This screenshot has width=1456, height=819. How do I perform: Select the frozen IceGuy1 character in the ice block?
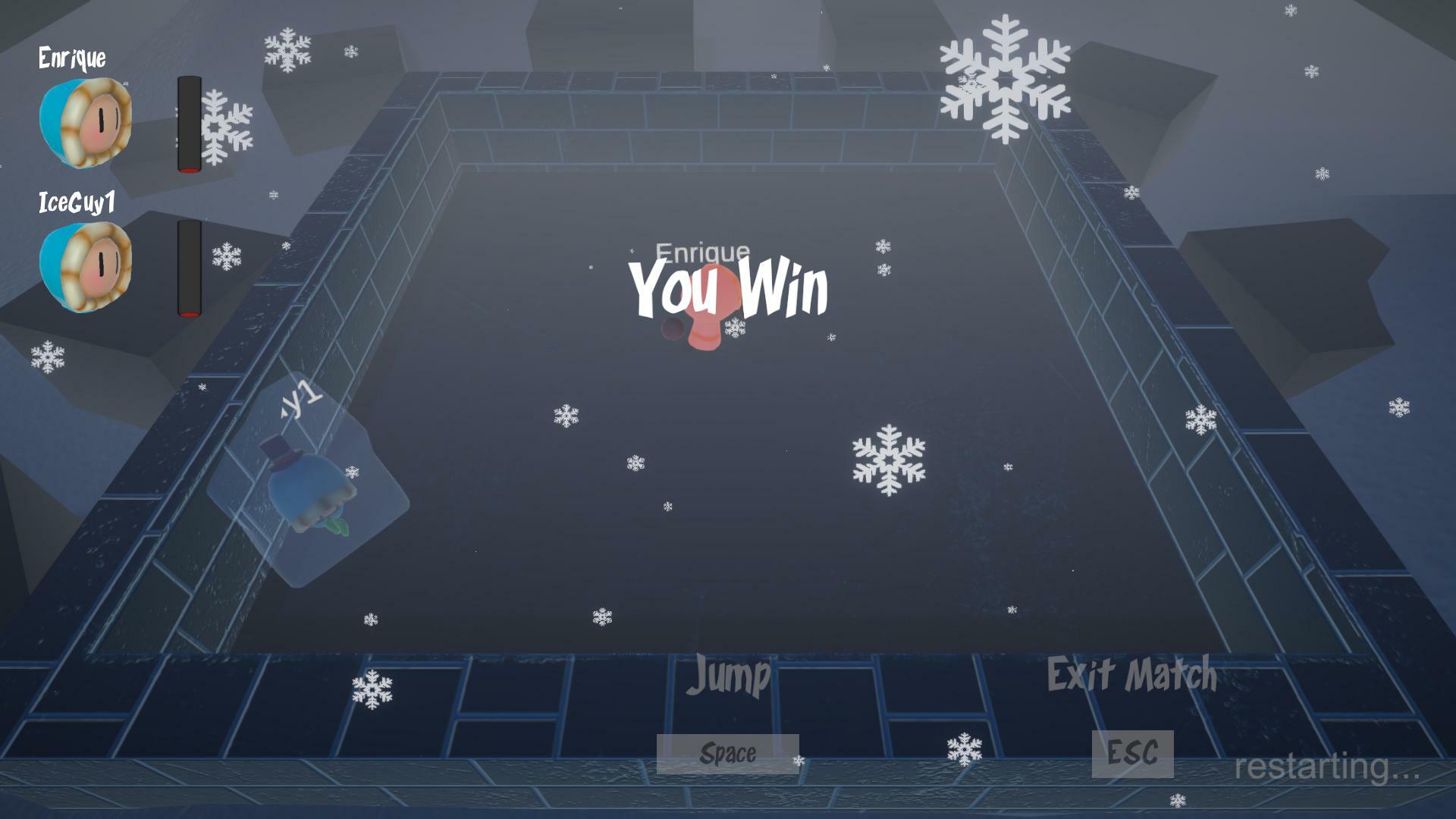click(x=311, y=493)
